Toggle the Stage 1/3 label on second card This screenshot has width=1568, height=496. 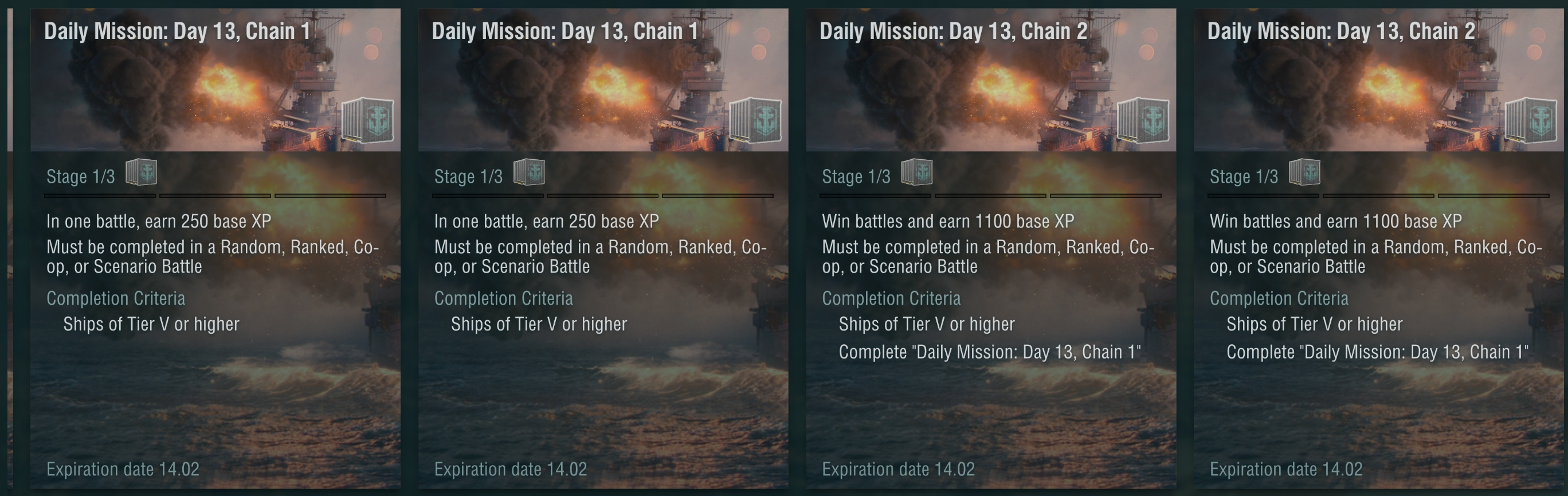[x=472, y=176]
